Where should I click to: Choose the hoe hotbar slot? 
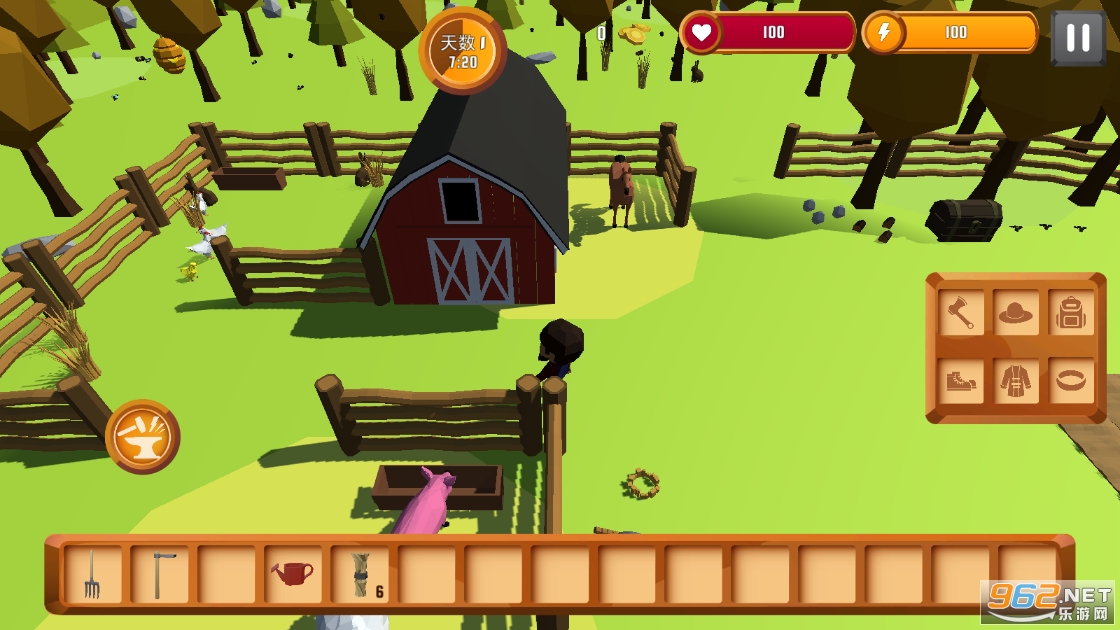159,574
